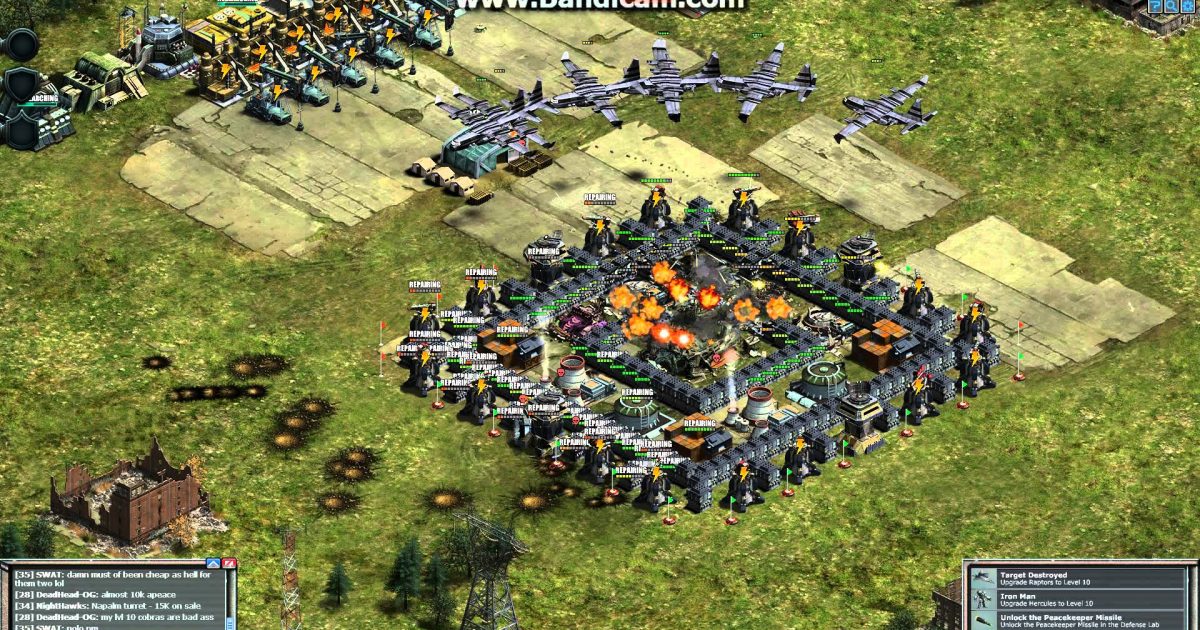Image resolution: width=1200 pixels, height=630 pixels.
Task: Click the red button on chat panel
Action: tap(230, 564)
